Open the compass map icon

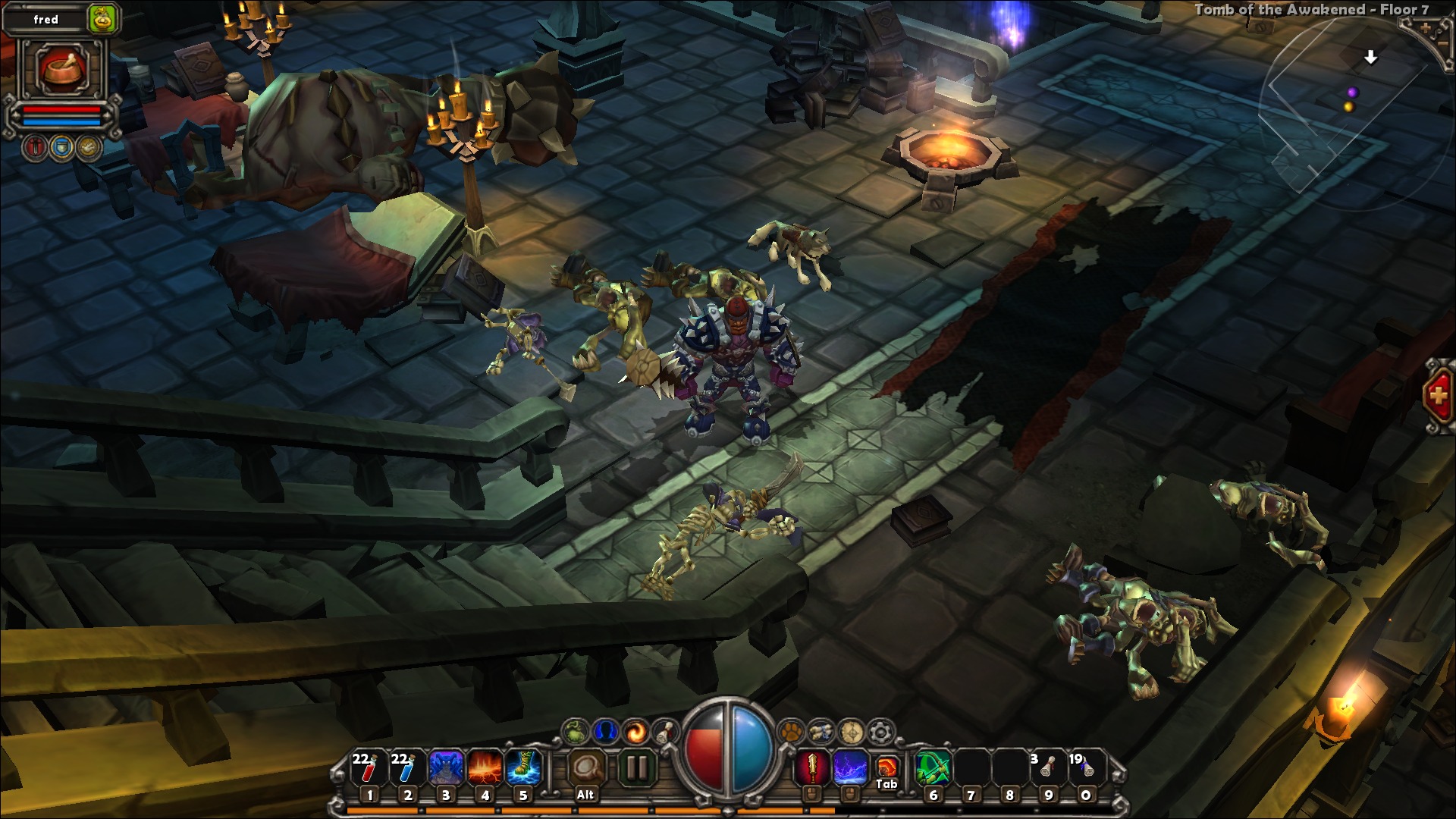(x=851, y=732)
